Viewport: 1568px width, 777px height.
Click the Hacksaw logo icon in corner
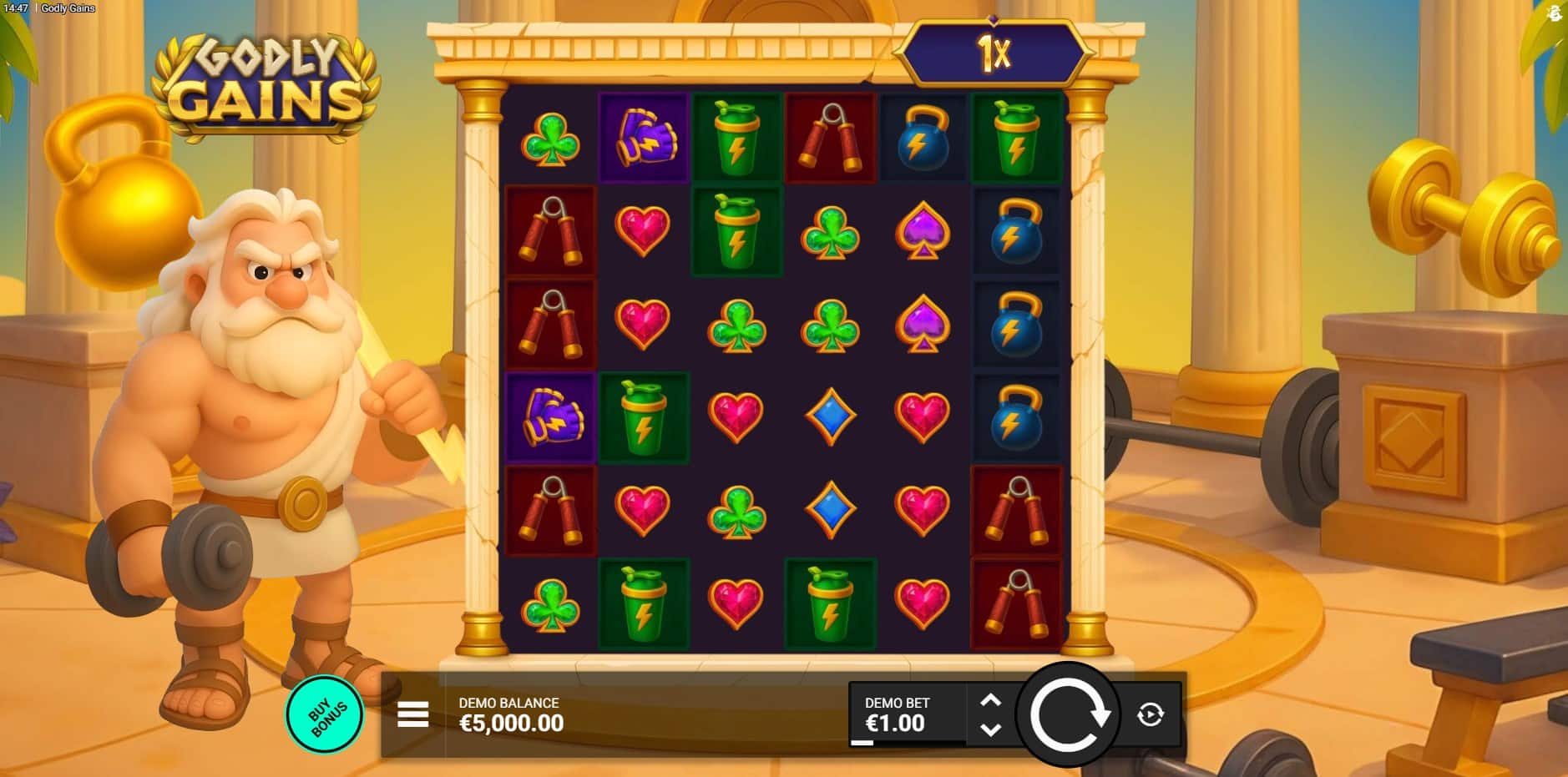tap(1554, 13)
